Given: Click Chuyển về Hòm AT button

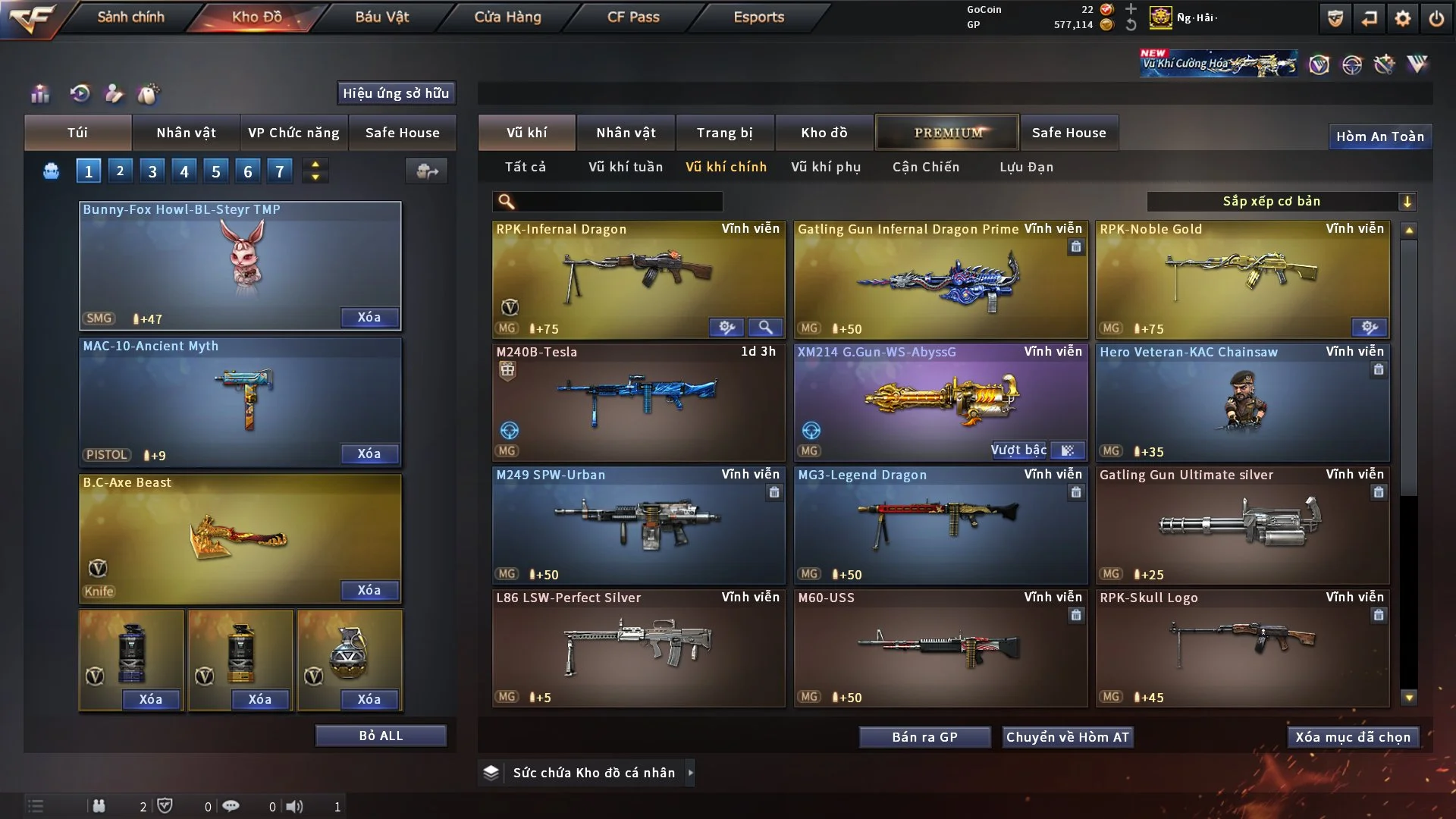Looking at the screenshot, I should click(x=1067, y=737).
